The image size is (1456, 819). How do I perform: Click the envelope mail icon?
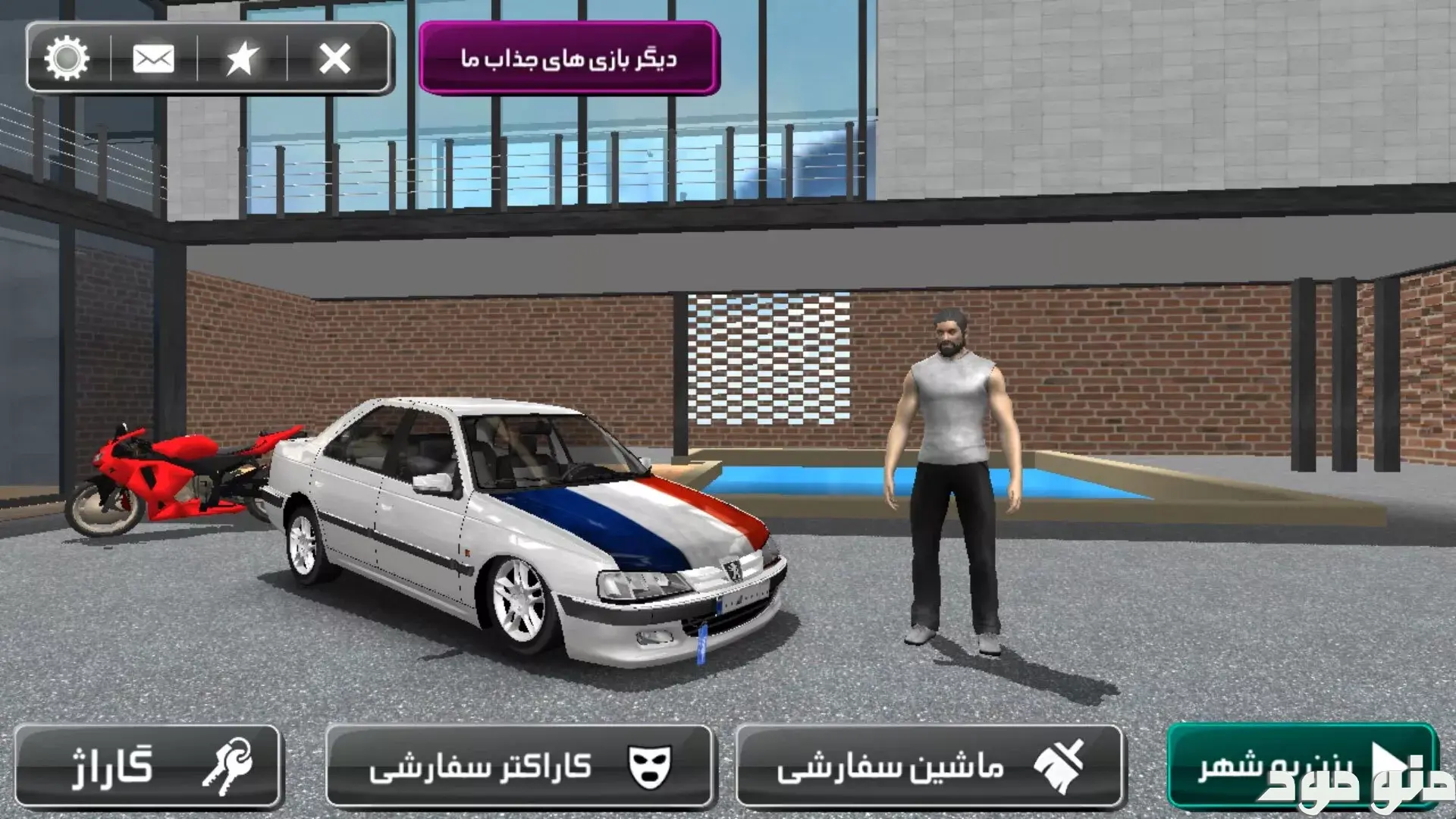click(x=153, y=58)
